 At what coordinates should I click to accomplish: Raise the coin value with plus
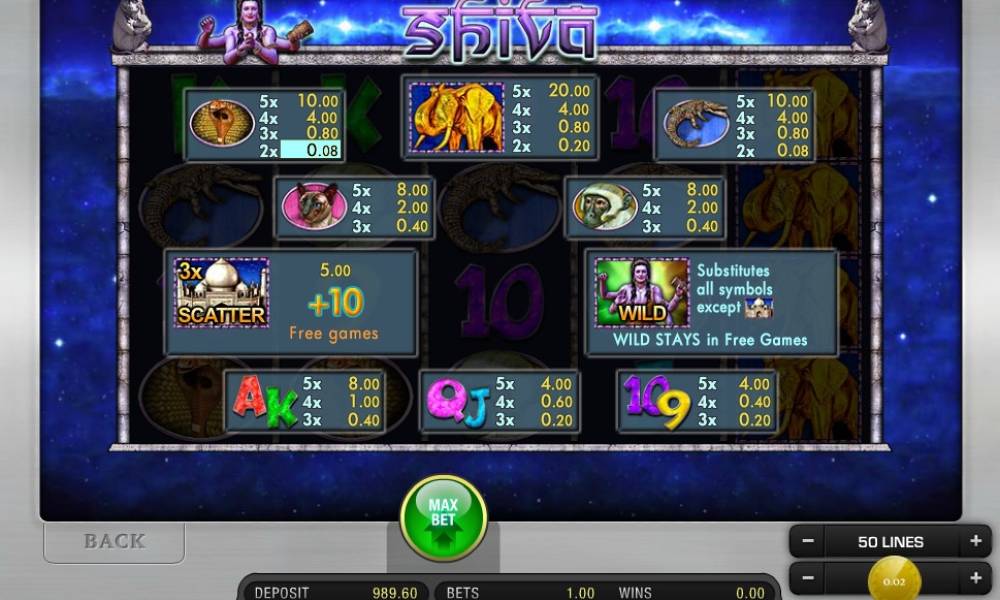click(x=974, y=578)
